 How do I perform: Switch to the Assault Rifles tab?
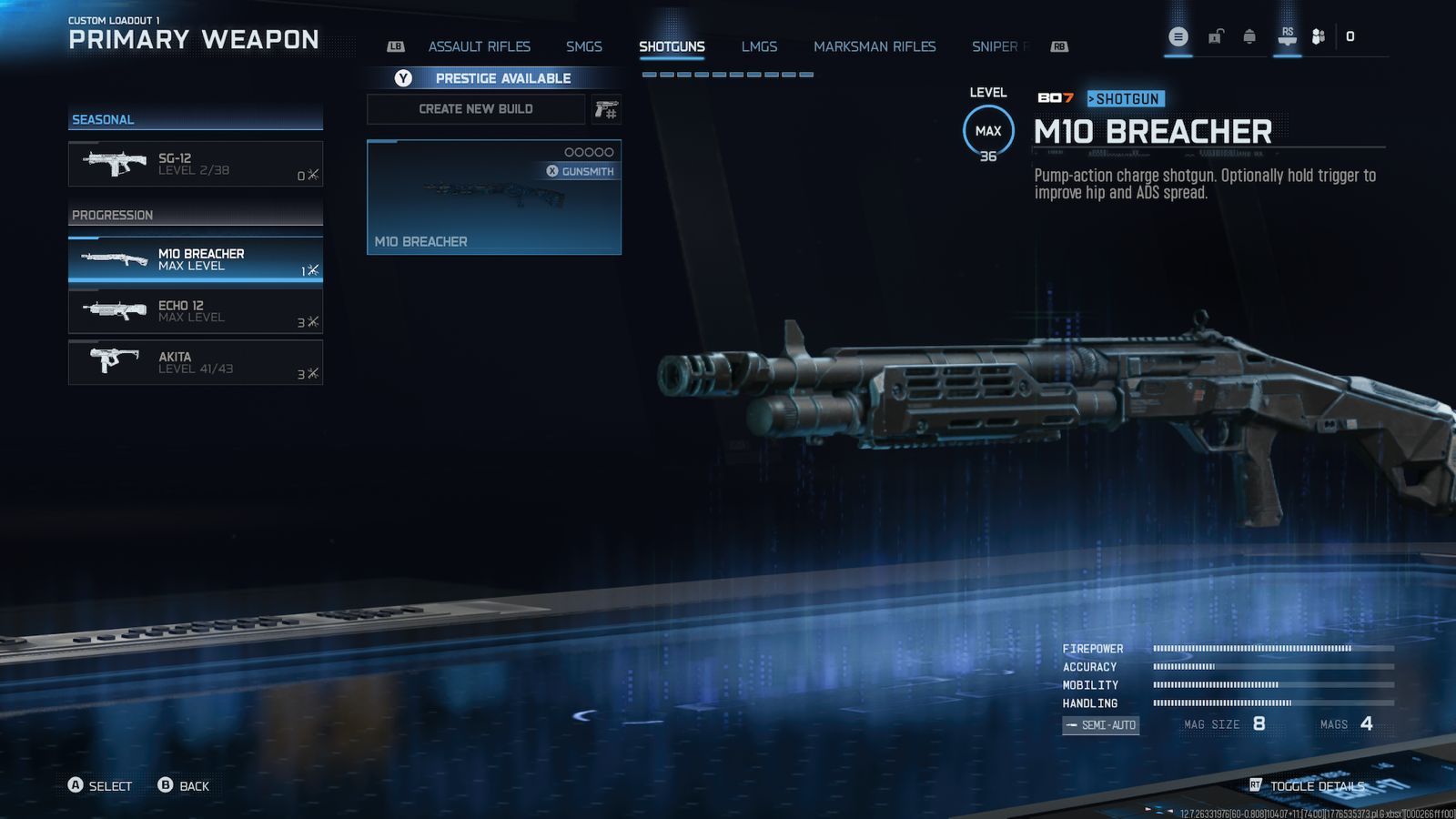(x=479, y=46)
